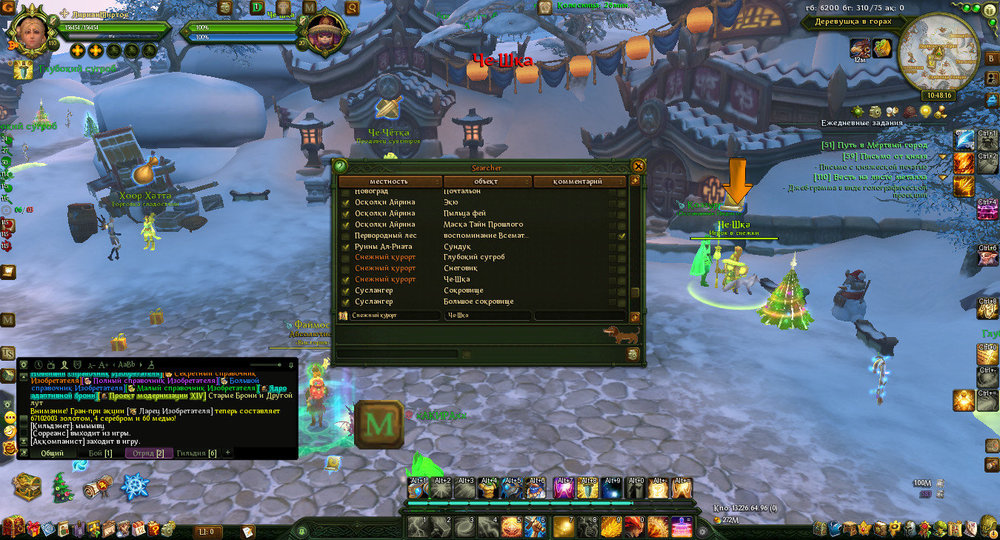Toggle checkbox for the 'Снеговик' row
The width and height of the screenshot is (1000, 540).
coord(346,268)
